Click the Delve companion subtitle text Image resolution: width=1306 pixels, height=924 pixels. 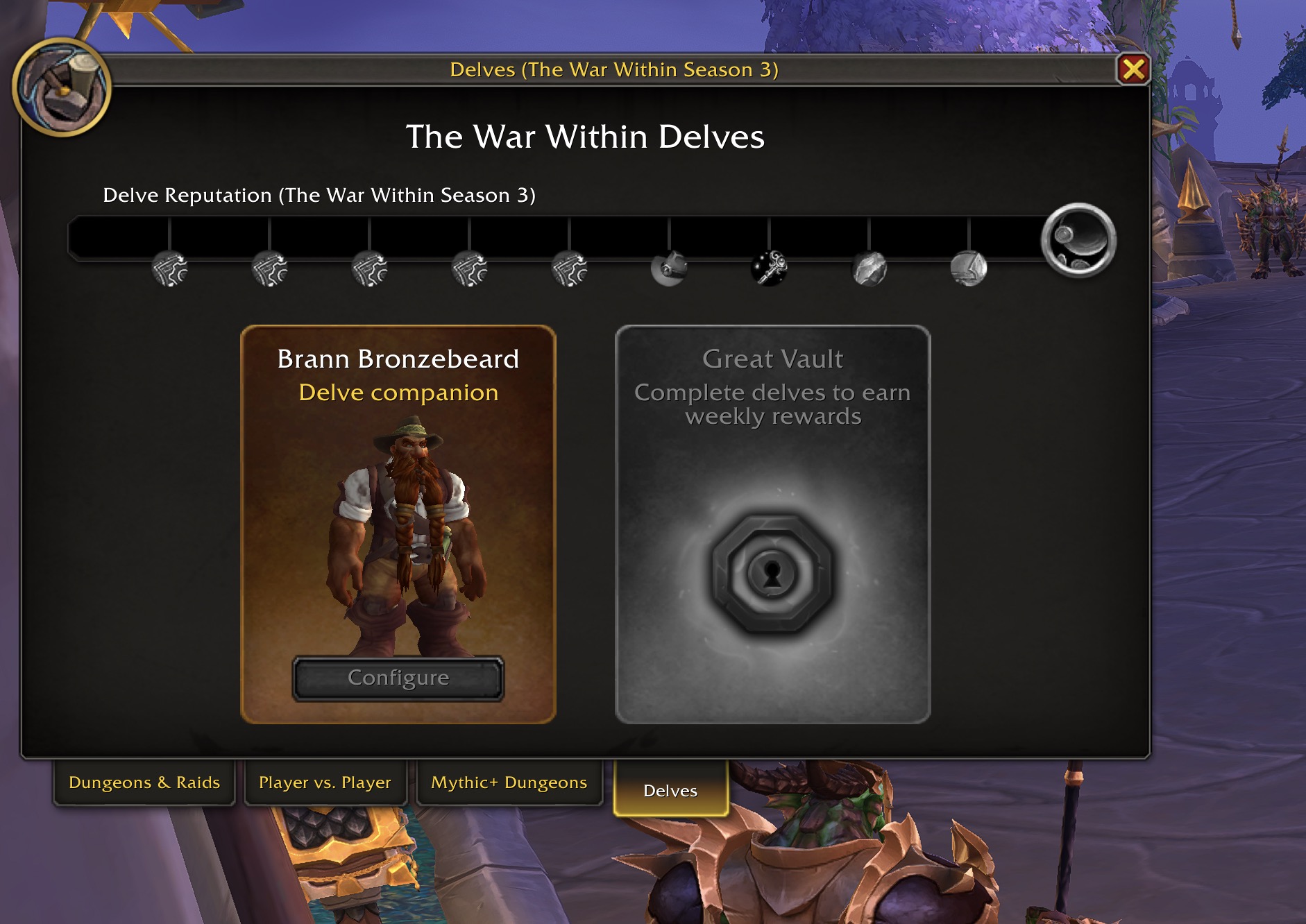click(398, 392)
